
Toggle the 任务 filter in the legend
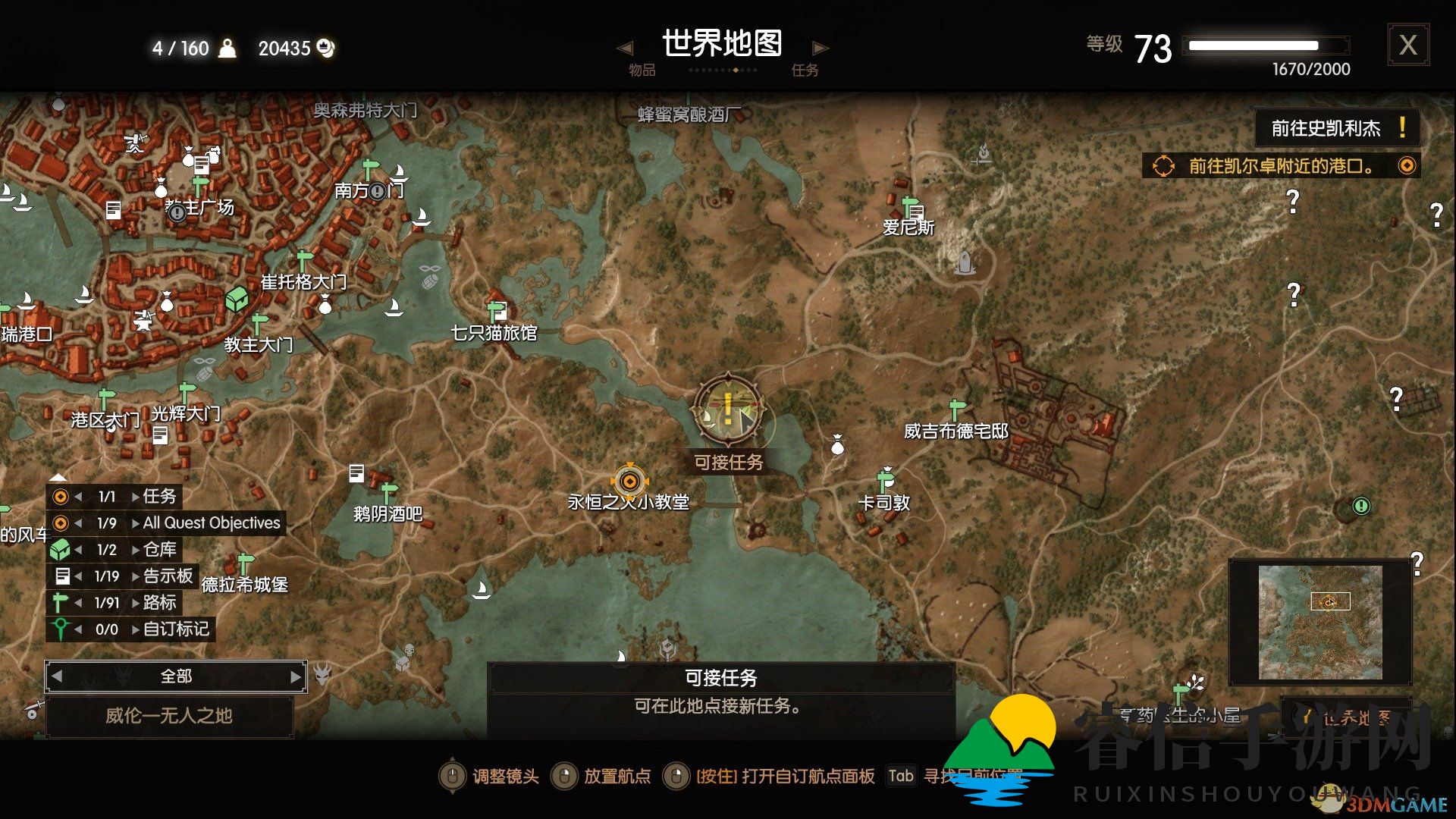(59, 497)
